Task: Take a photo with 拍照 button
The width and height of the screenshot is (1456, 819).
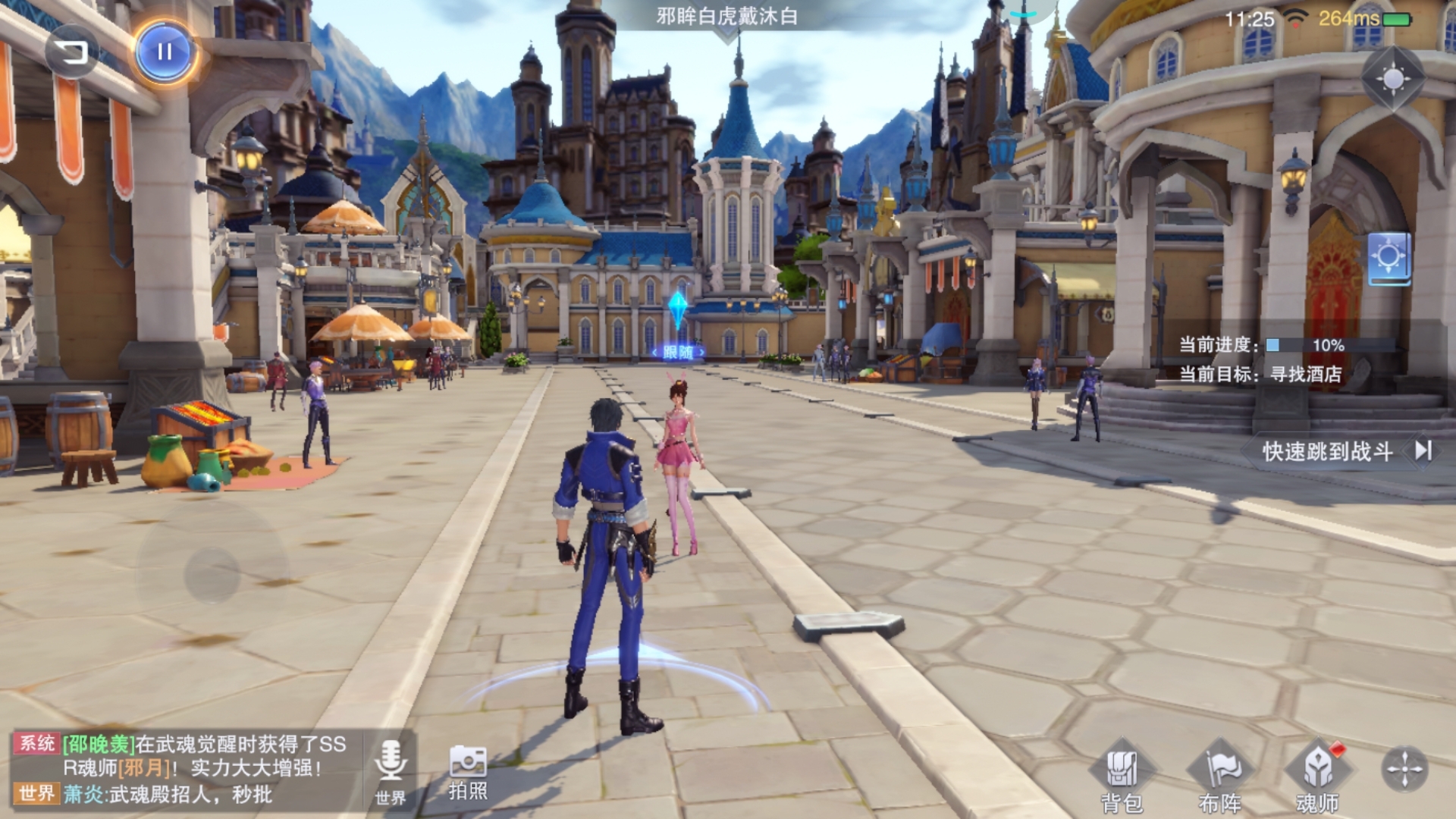Action: click(x=468, y=773)
